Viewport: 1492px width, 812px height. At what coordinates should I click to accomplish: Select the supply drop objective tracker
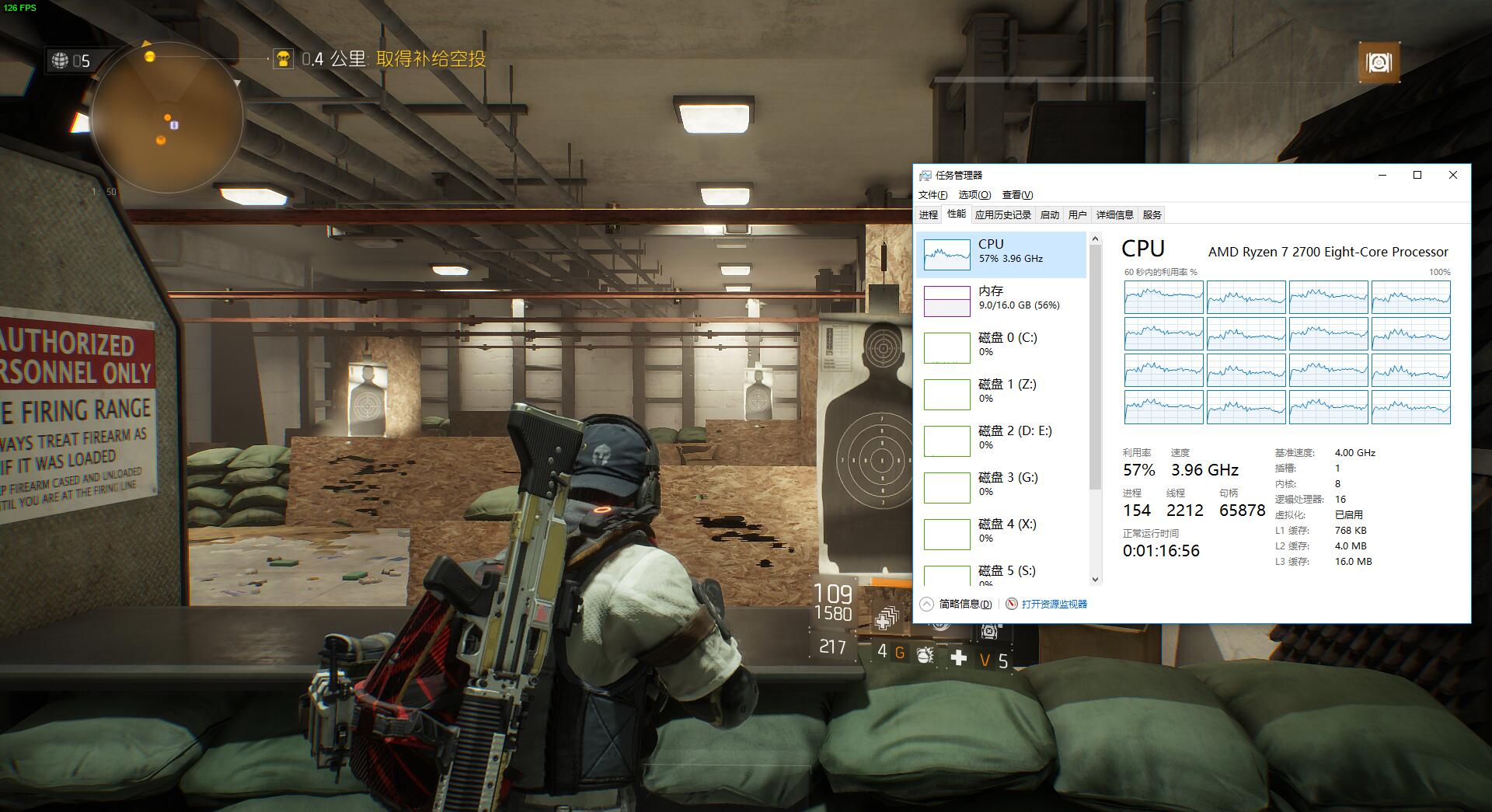pos(379,59)
